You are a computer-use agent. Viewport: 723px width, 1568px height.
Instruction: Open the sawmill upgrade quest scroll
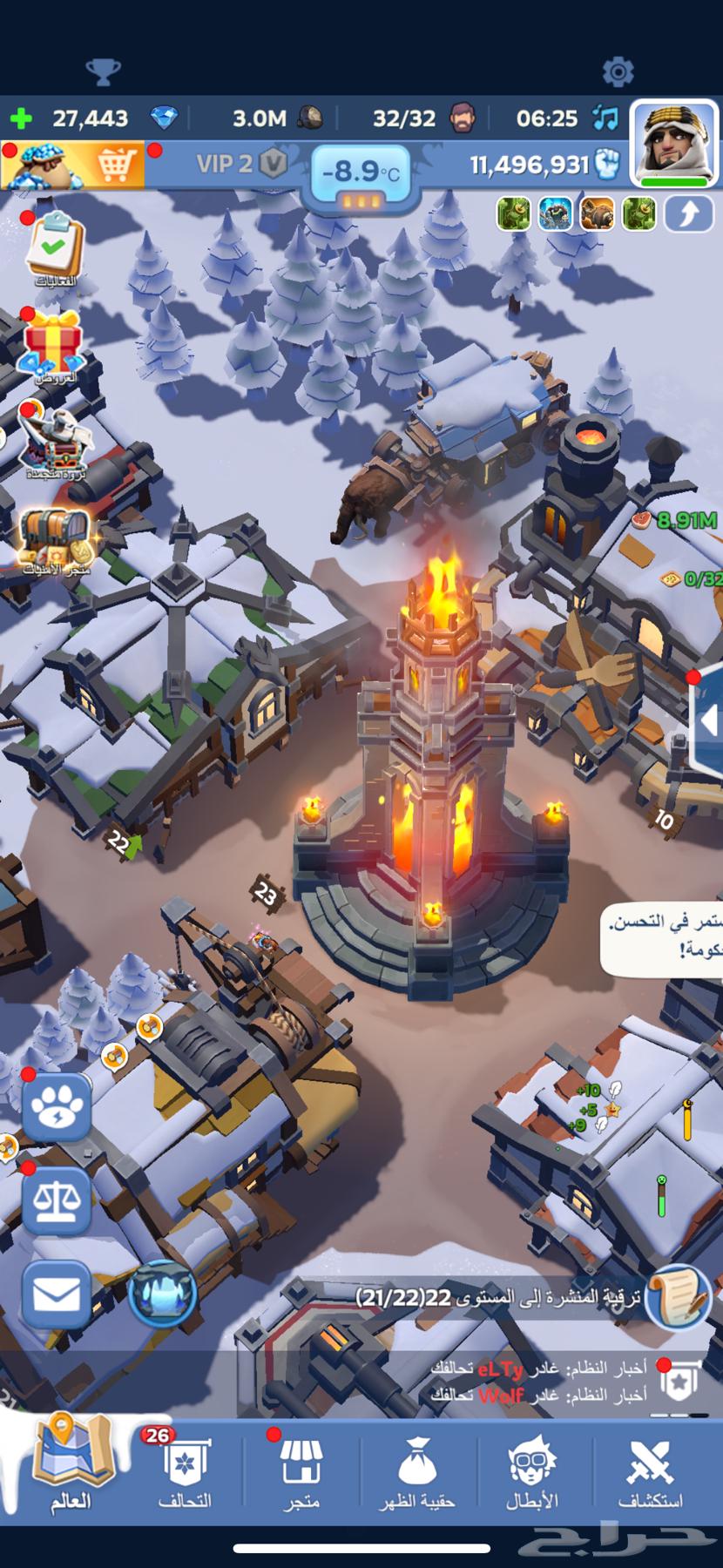679,1297
